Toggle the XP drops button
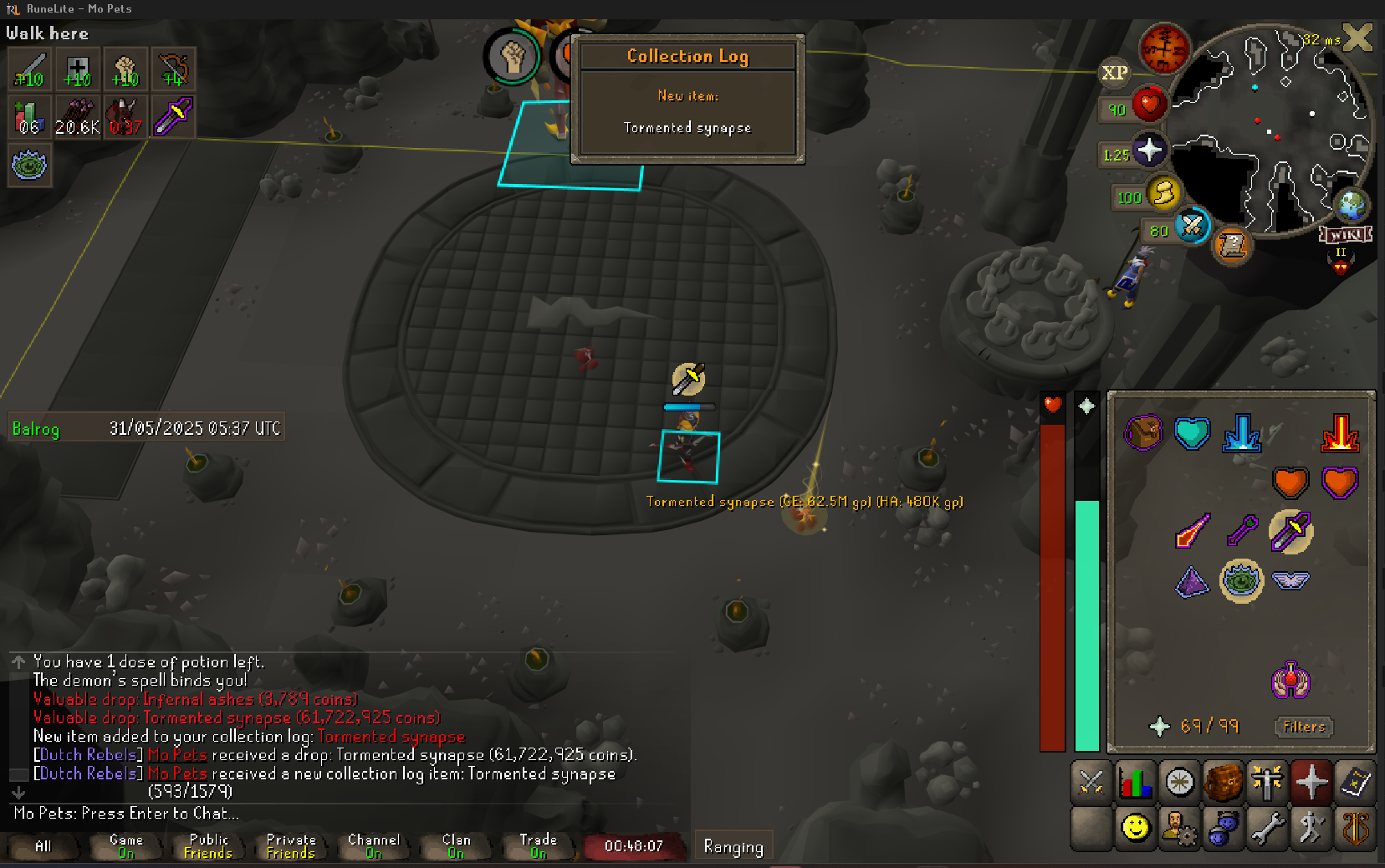Viewport: 1385px width, 868px height. tap(1114, 73)
